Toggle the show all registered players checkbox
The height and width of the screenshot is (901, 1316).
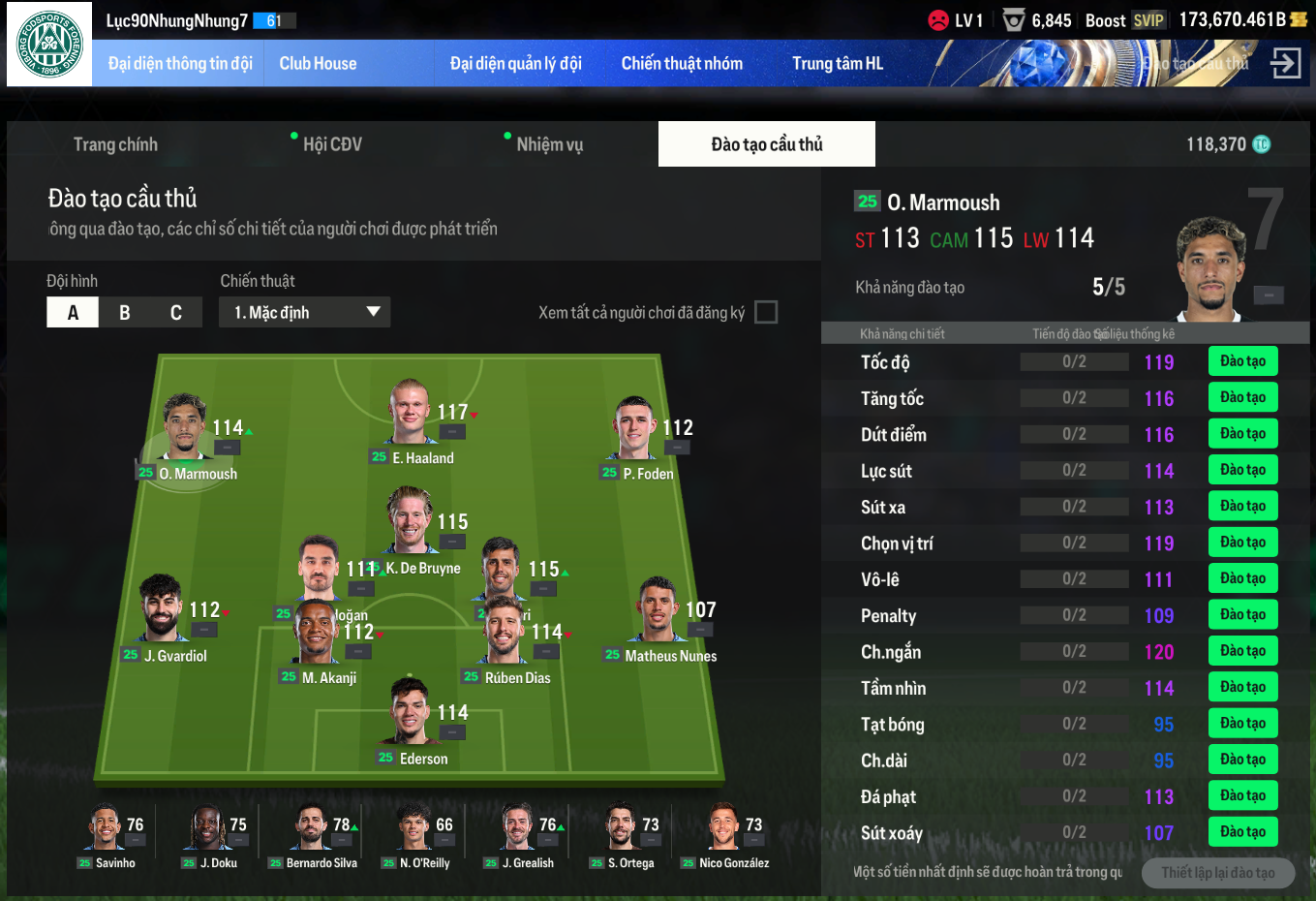coord(765,312)
